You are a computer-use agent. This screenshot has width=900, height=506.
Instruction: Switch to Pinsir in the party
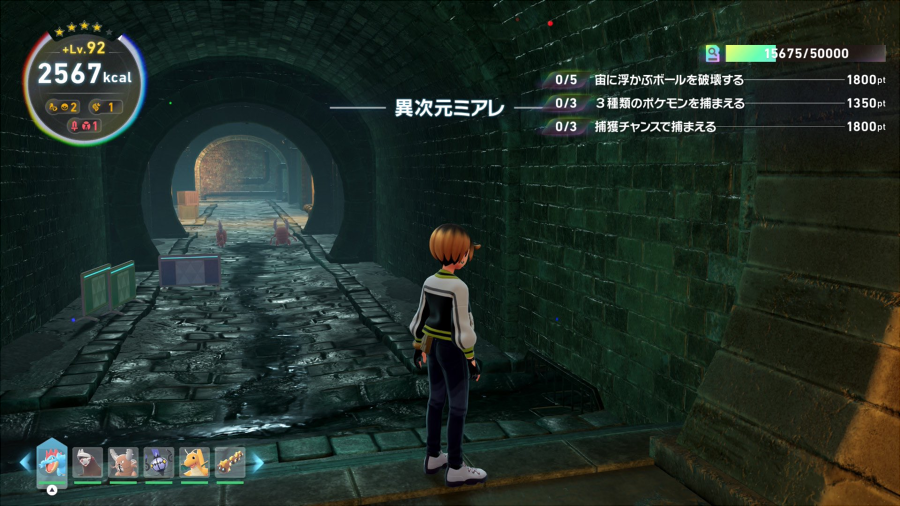(123, 461)
